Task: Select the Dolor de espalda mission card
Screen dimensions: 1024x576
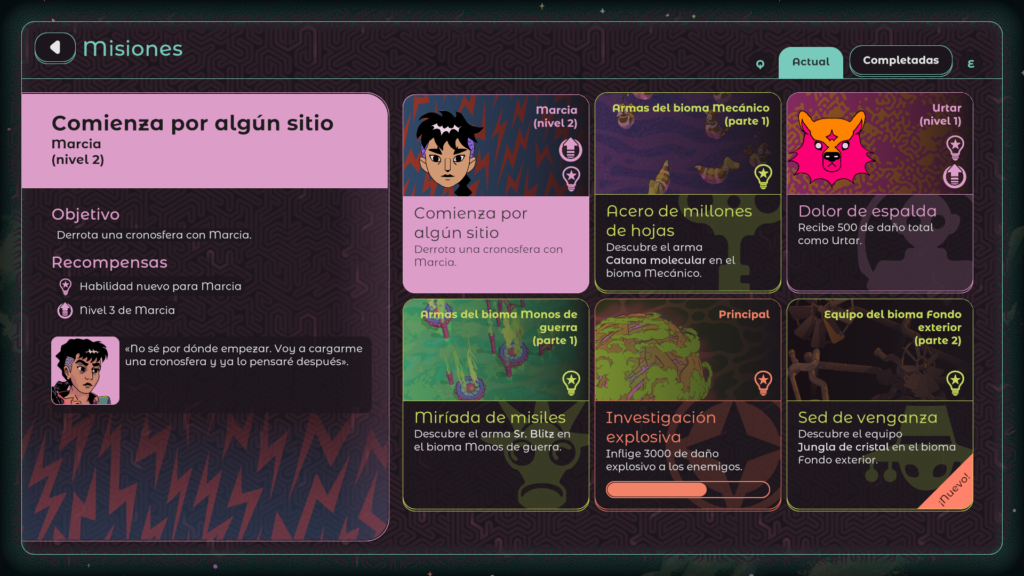Action: [879, 193]
